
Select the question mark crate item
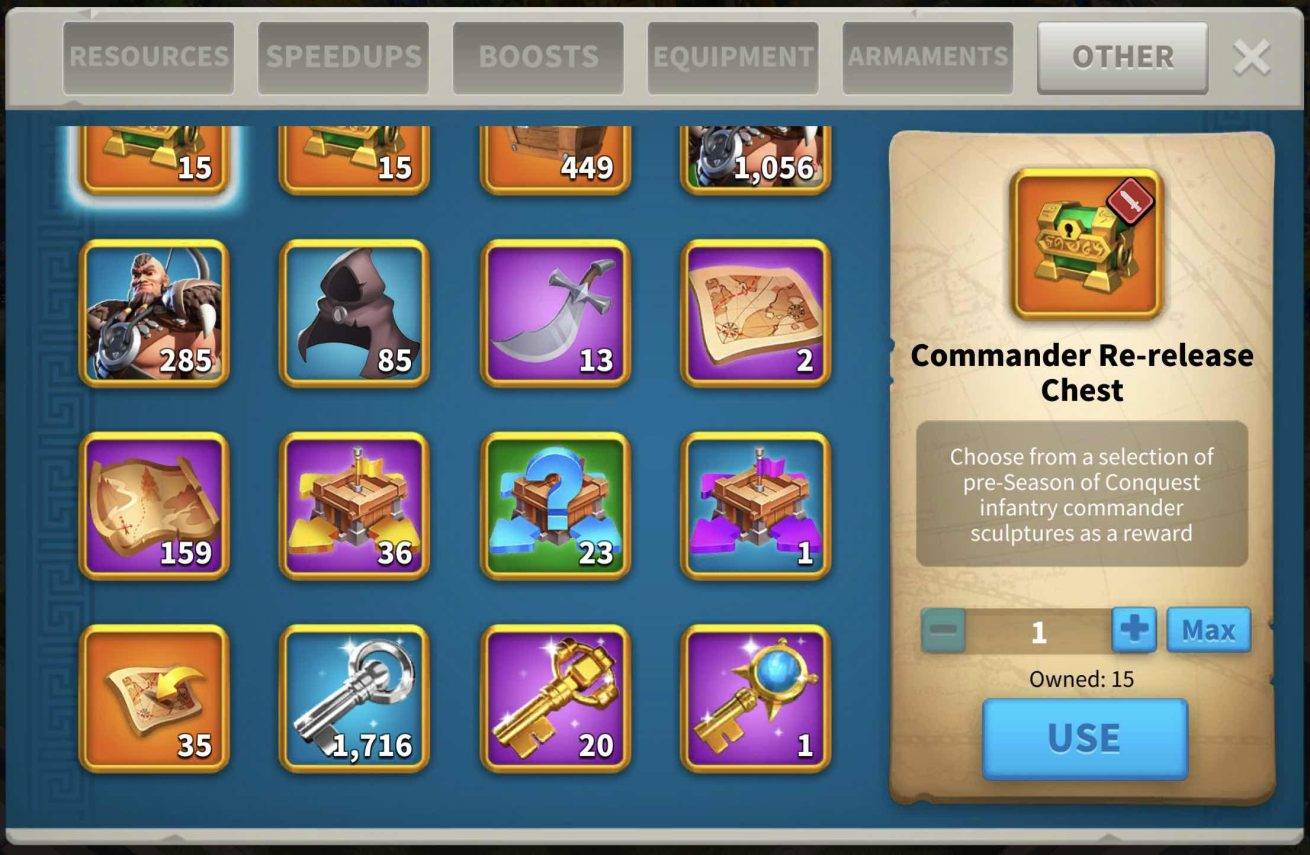click(556, 505)
